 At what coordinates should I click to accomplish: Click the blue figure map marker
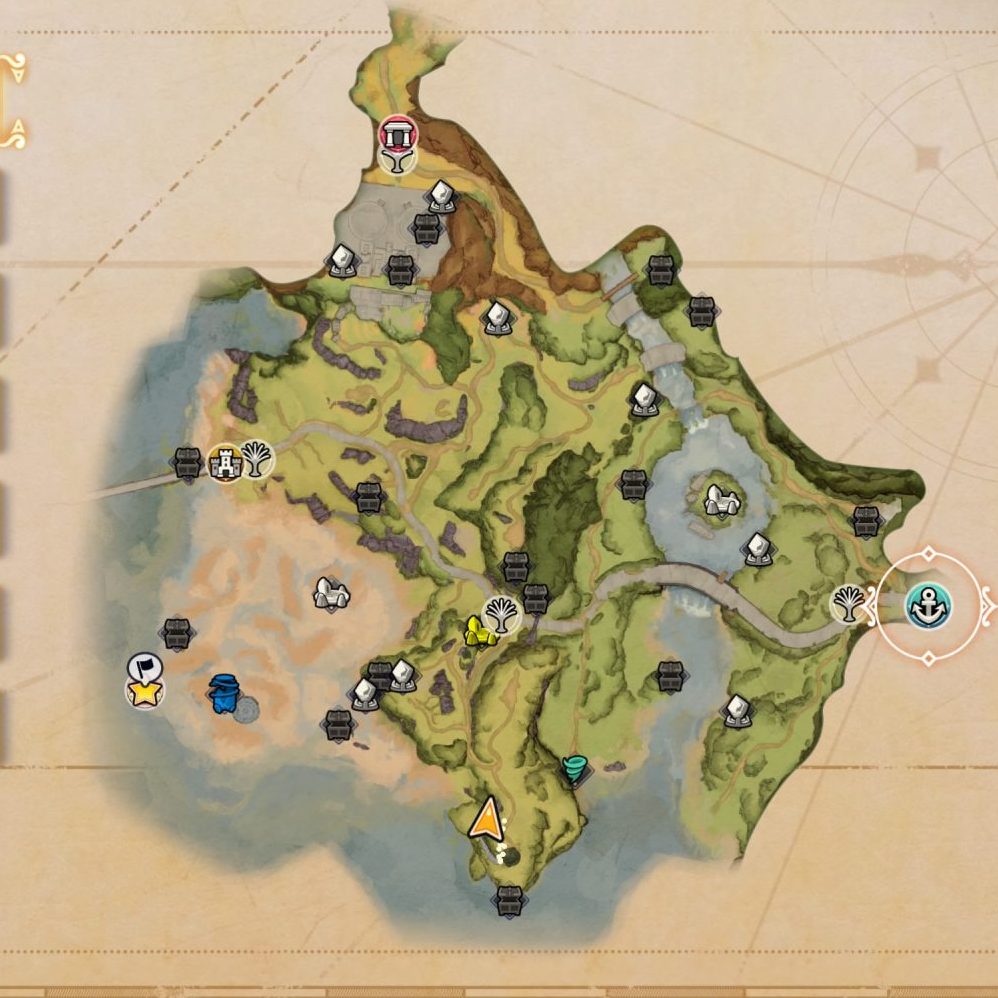223,693
